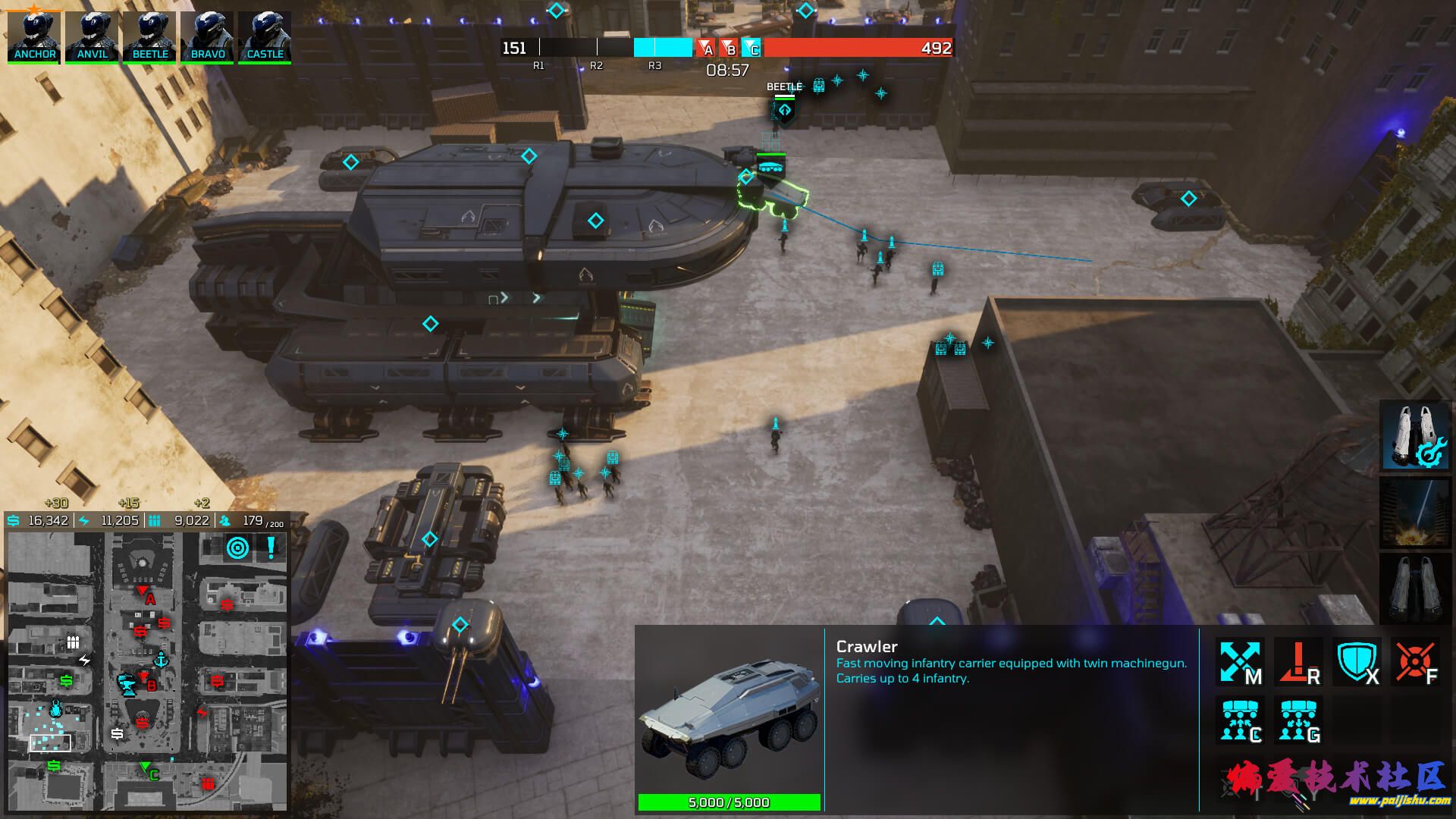Load infantry into the Crawler (C)

(x=1239, y=720)
